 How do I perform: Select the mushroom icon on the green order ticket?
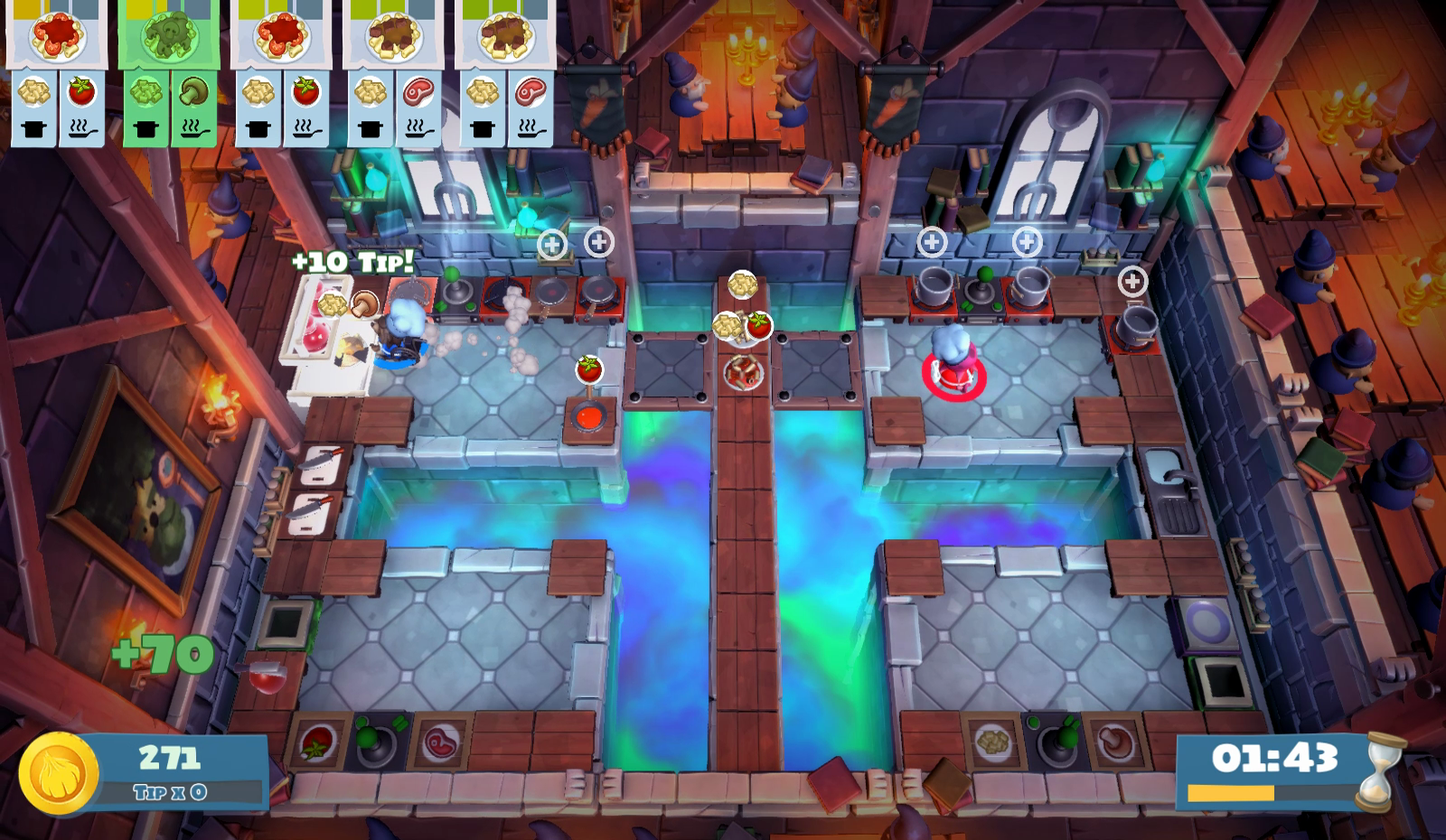pos(193,90)
